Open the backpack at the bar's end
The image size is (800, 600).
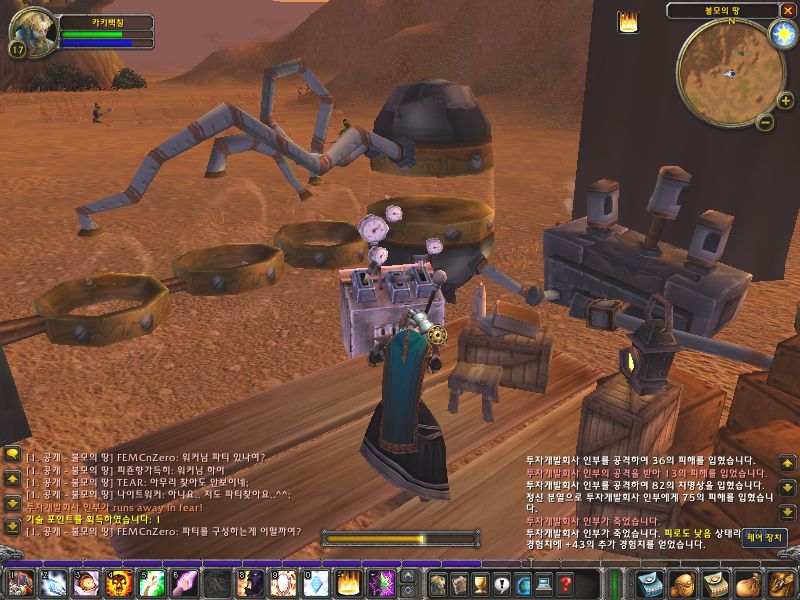[x=780, y=583]
